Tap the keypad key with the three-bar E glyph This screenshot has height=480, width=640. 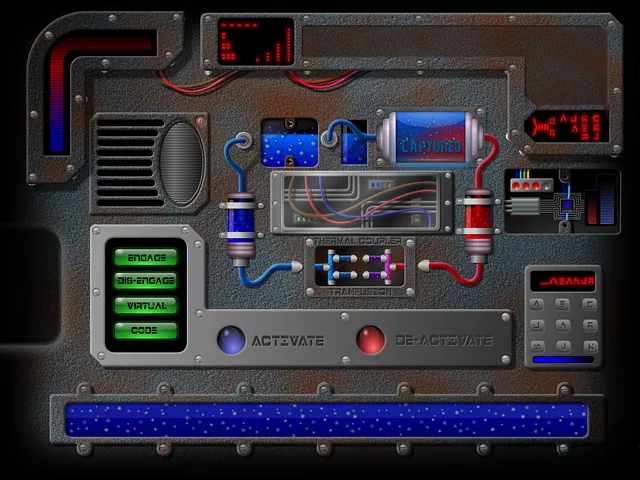click(563, 304)
